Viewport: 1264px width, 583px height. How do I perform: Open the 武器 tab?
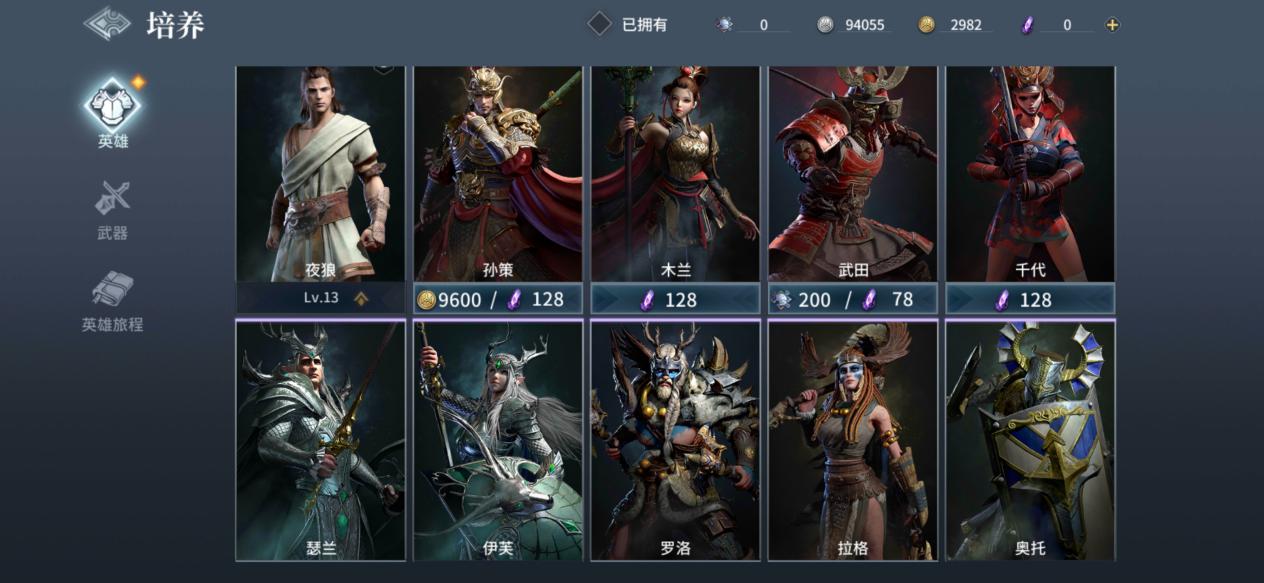click(x=112, y=210)
